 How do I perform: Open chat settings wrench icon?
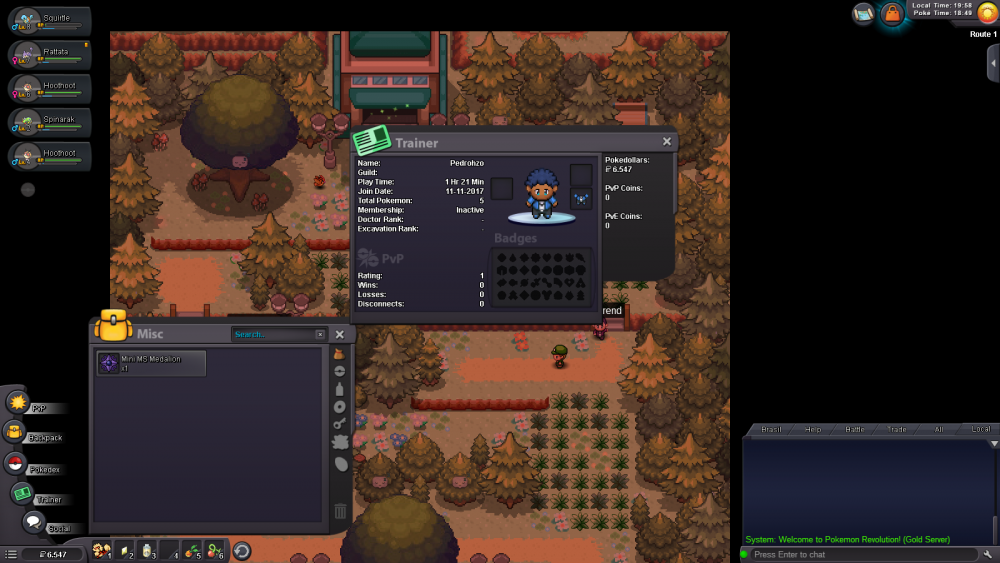tap(988, 554)
